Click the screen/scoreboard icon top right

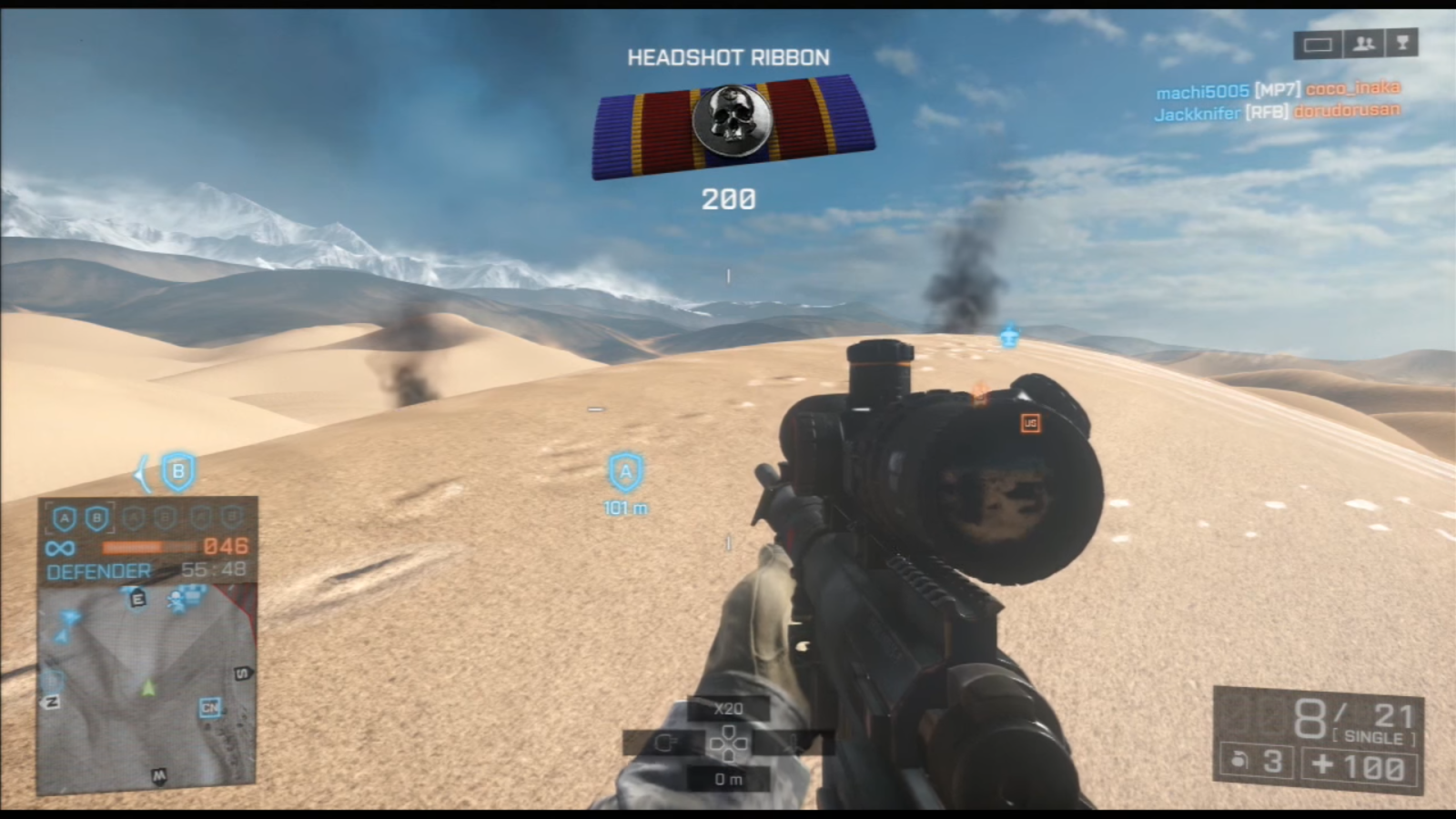pyautogui.click(x=1316, y=43)
